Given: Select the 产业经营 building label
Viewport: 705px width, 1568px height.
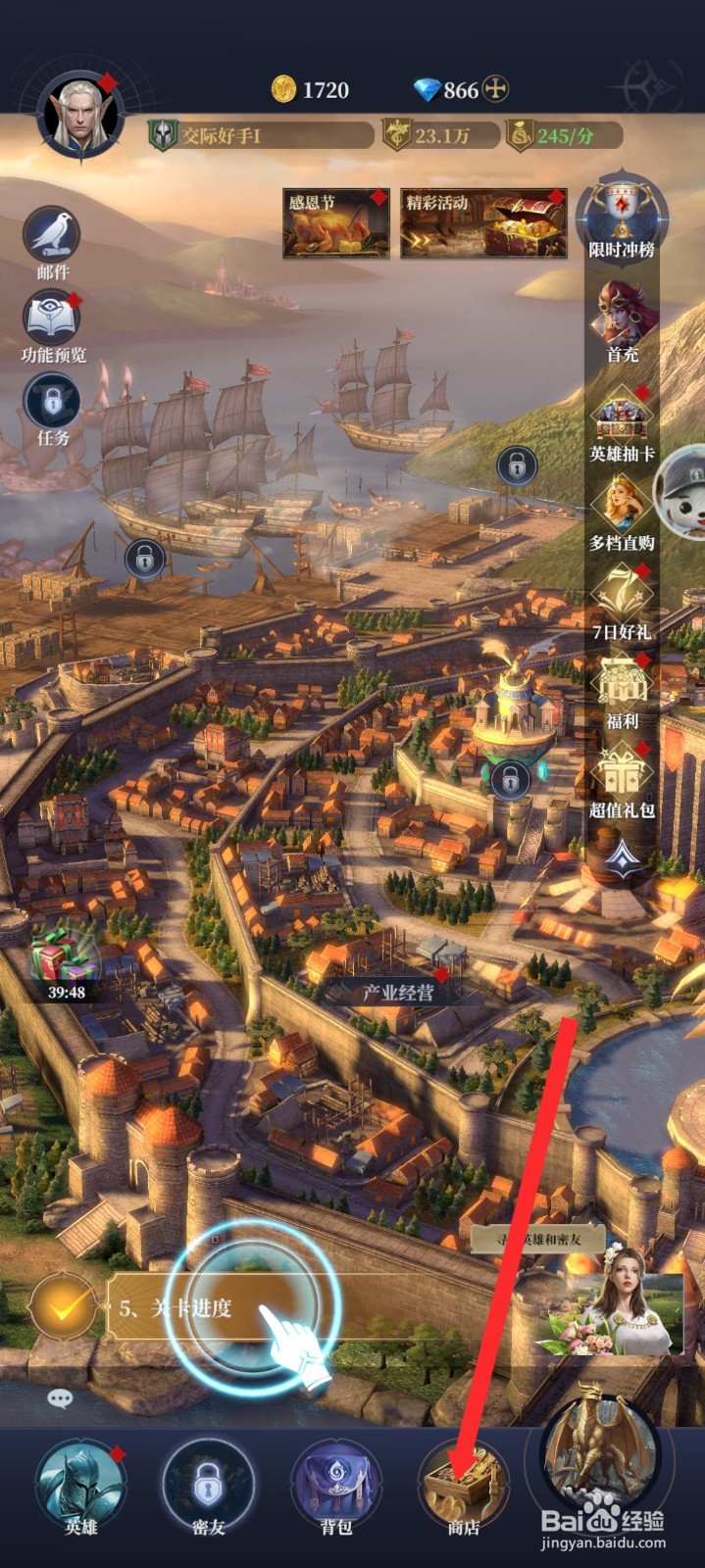Looking at the screenshot, I should point(398,992).
